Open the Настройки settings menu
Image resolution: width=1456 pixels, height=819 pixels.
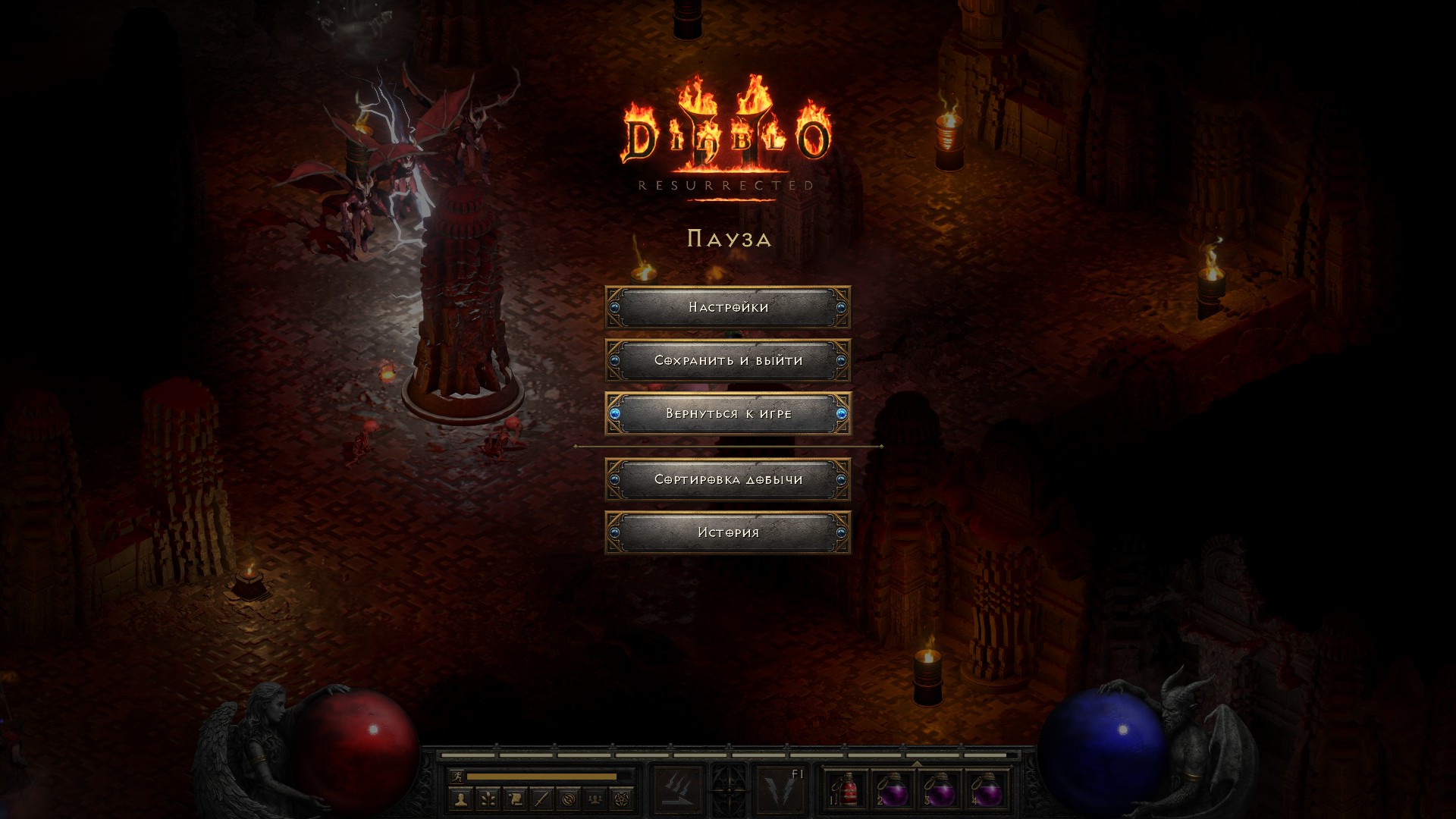click(x=728, y=307)
